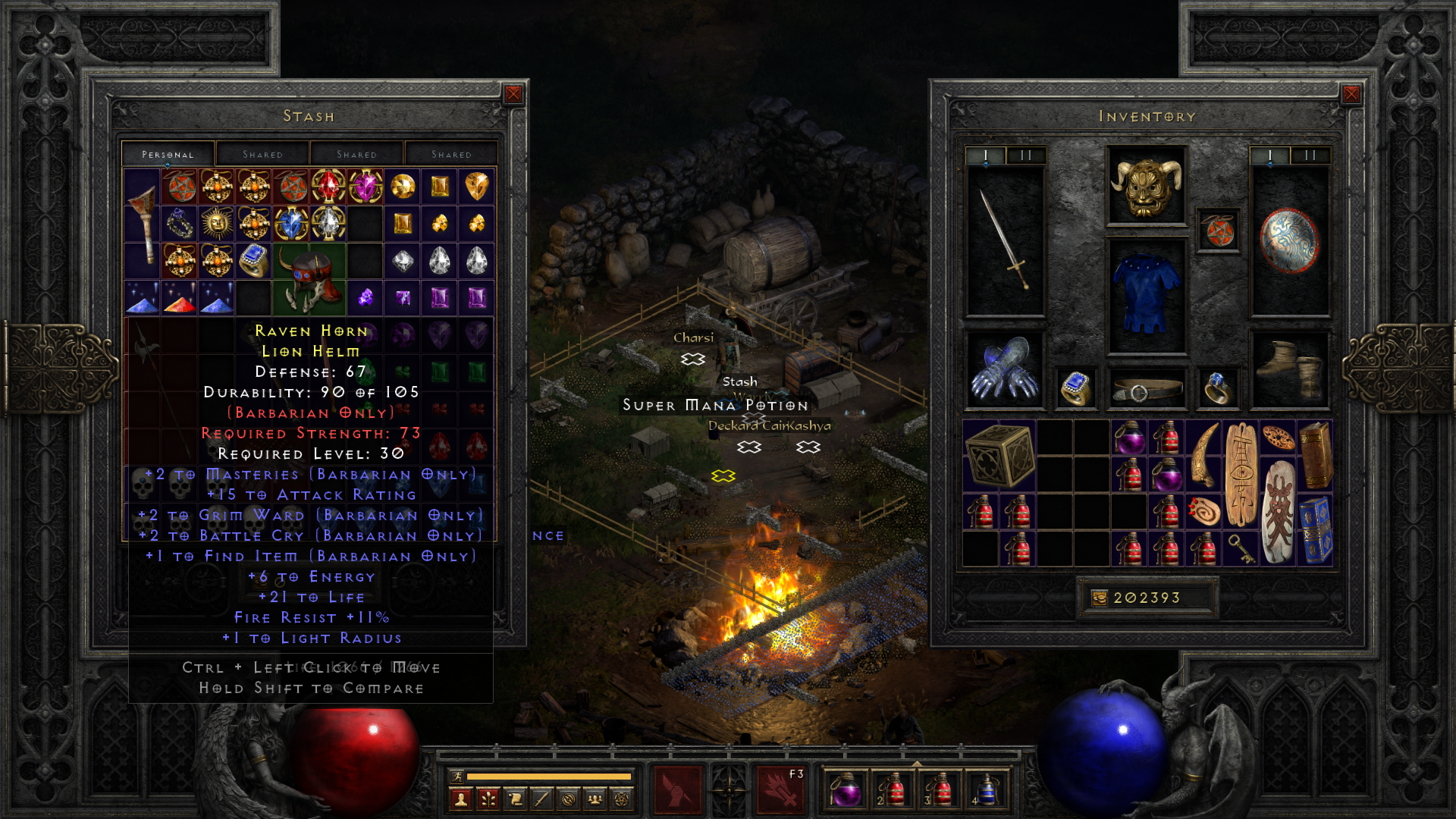Screen dimensions: 1456x819
Task: Select the equipped blue body armor
Action: [x=1146, y=296]
